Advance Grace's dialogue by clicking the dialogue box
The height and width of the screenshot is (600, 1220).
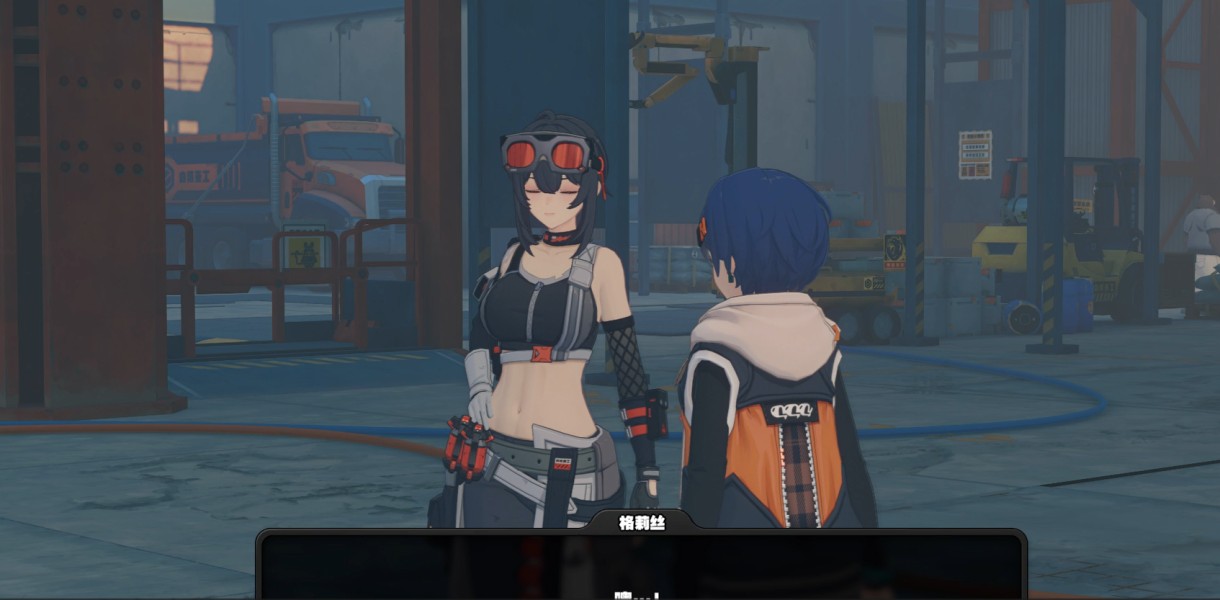(x=641, y=565)
